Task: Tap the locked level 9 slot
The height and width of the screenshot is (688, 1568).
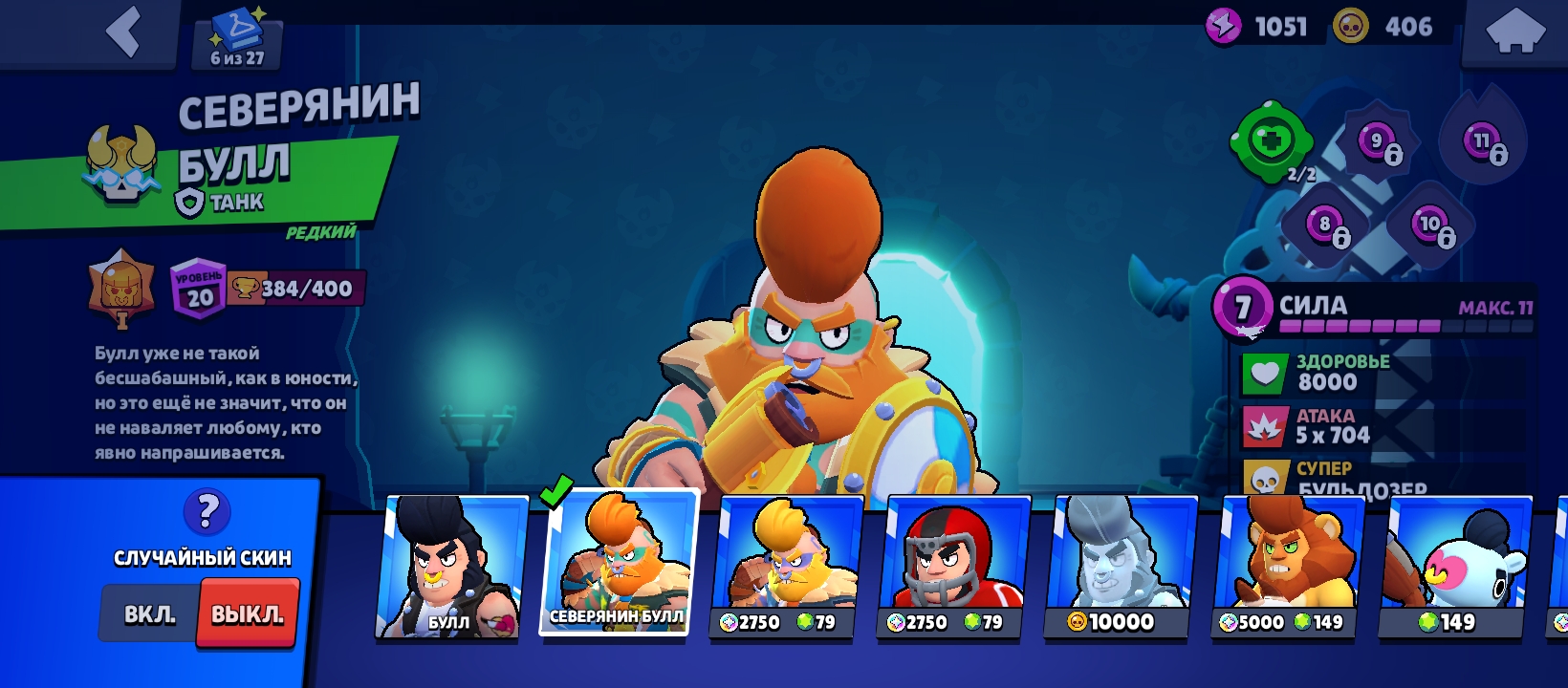Action: tap(1378, 141)
